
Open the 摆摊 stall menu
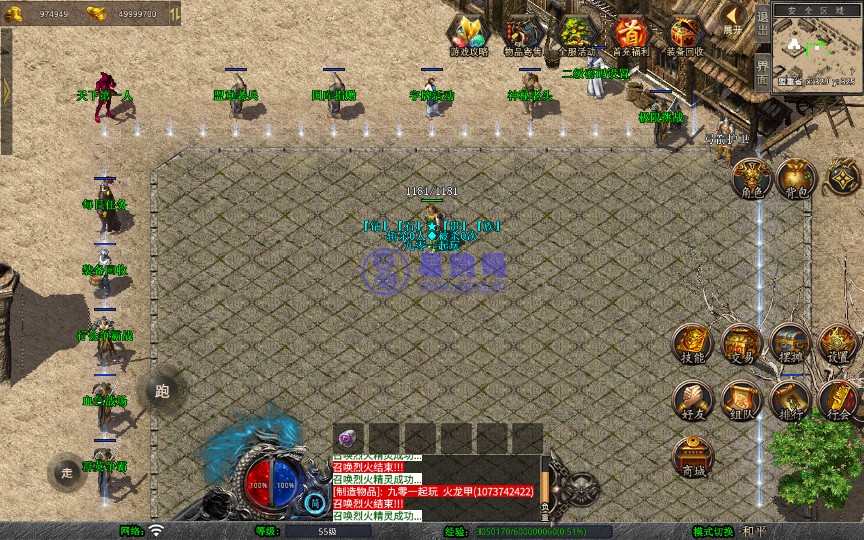(789, 343)
